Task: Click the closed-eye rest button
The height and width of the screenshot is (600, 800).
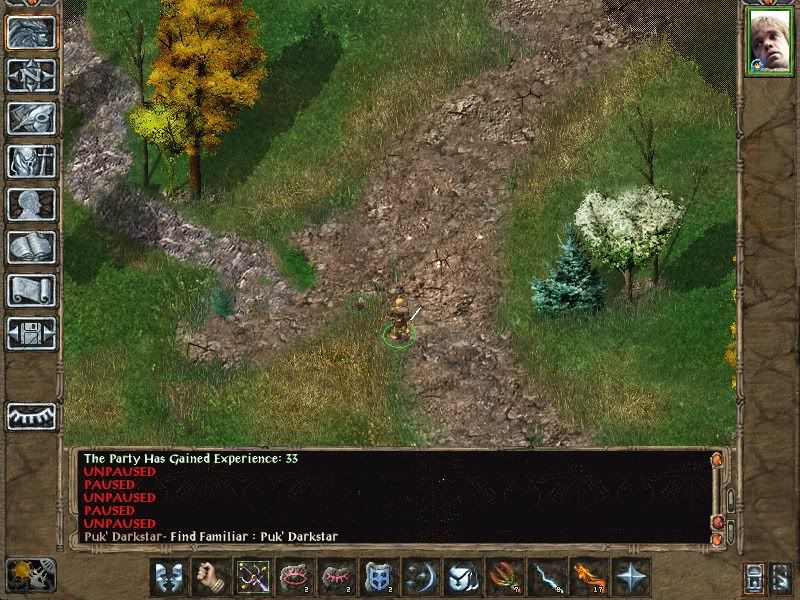Action: [31, 416]
